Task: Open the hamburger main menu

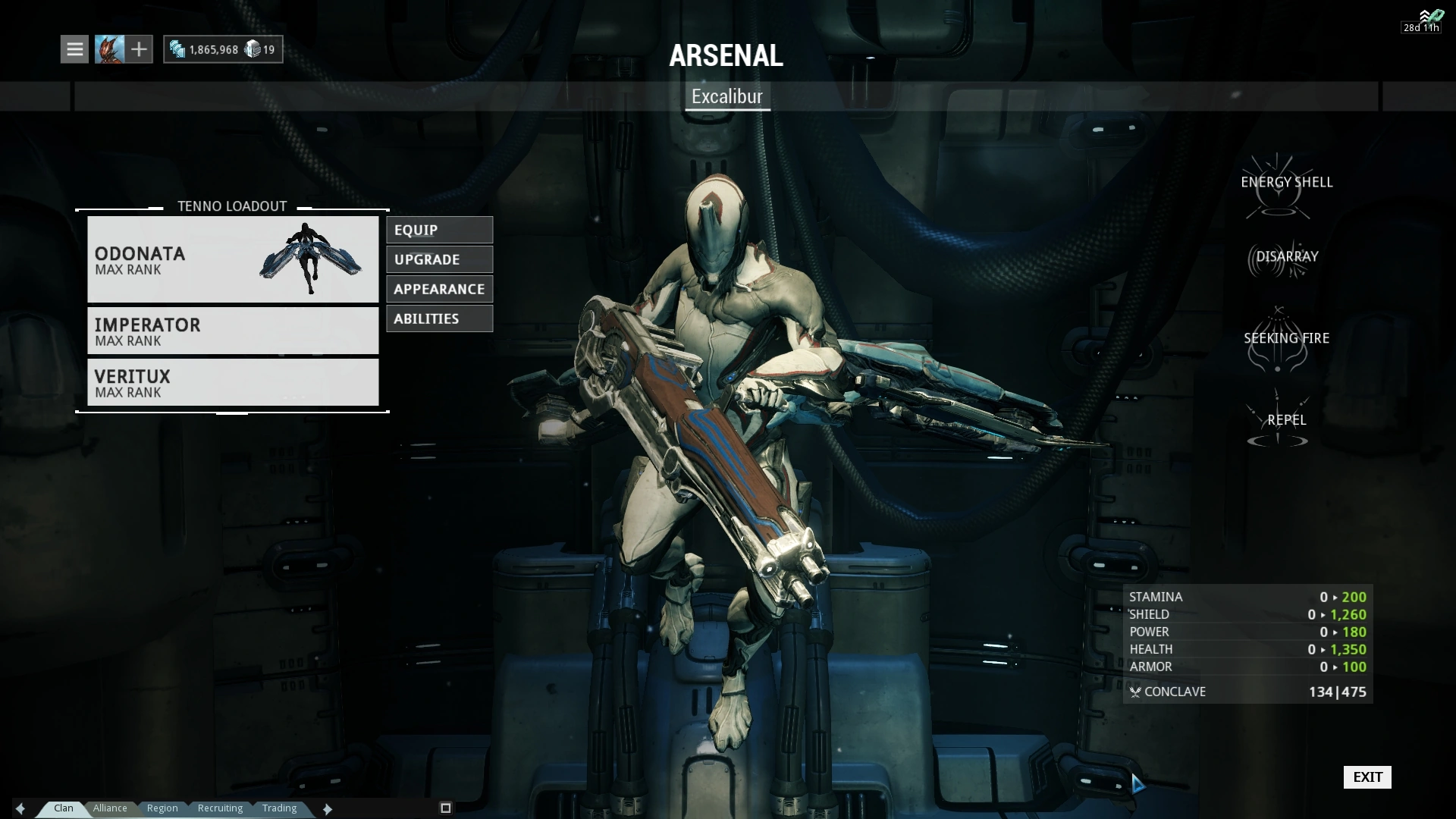Action: click(74, 49)
